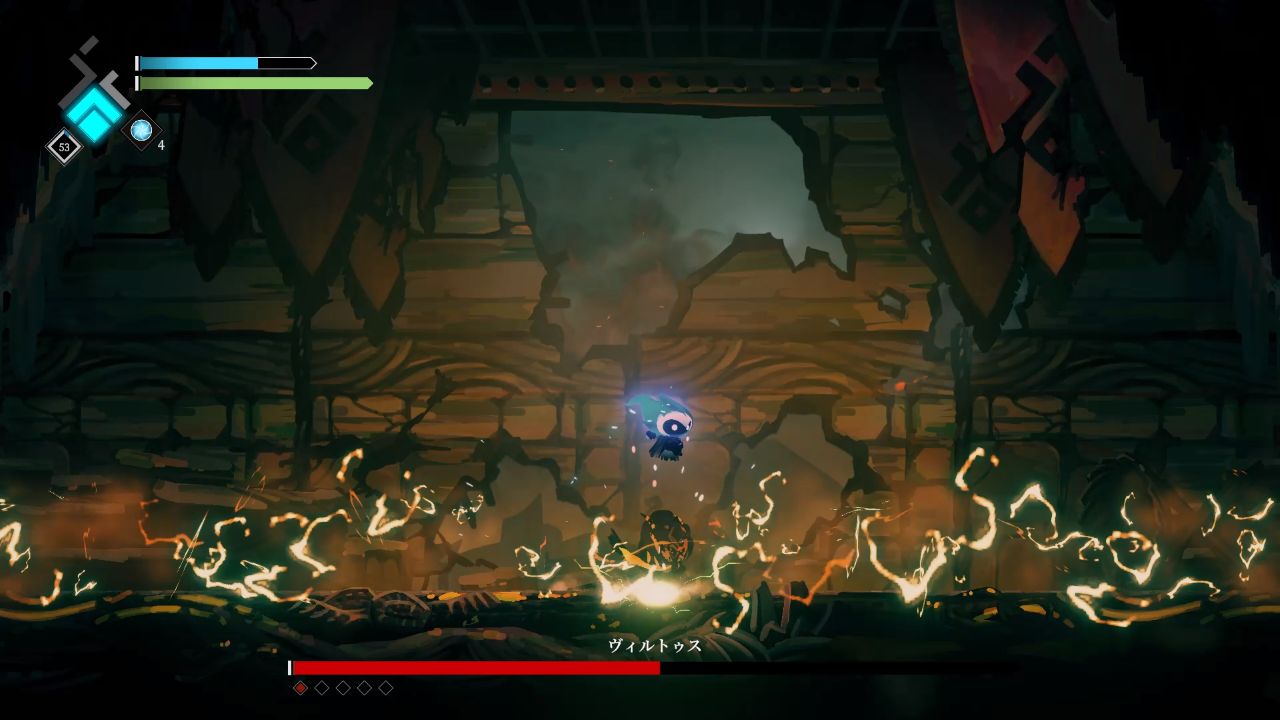The width and height of the screenshot is (1280, 720).
Task: Click the cyan diamond emblem icon
Action: coord(93,113)
